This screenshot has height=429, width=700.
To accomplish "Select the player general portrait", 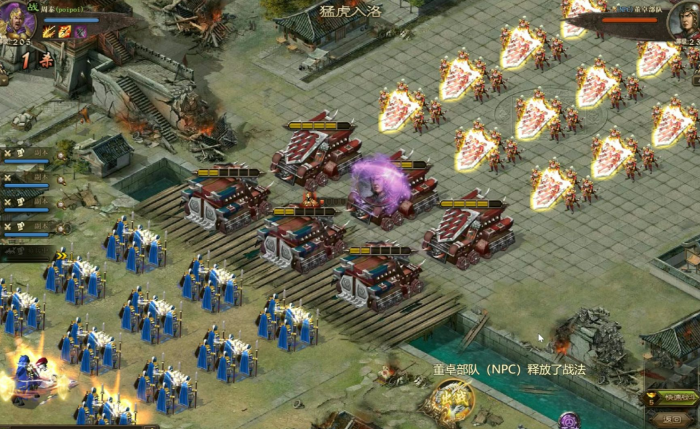I will (17, 20).
